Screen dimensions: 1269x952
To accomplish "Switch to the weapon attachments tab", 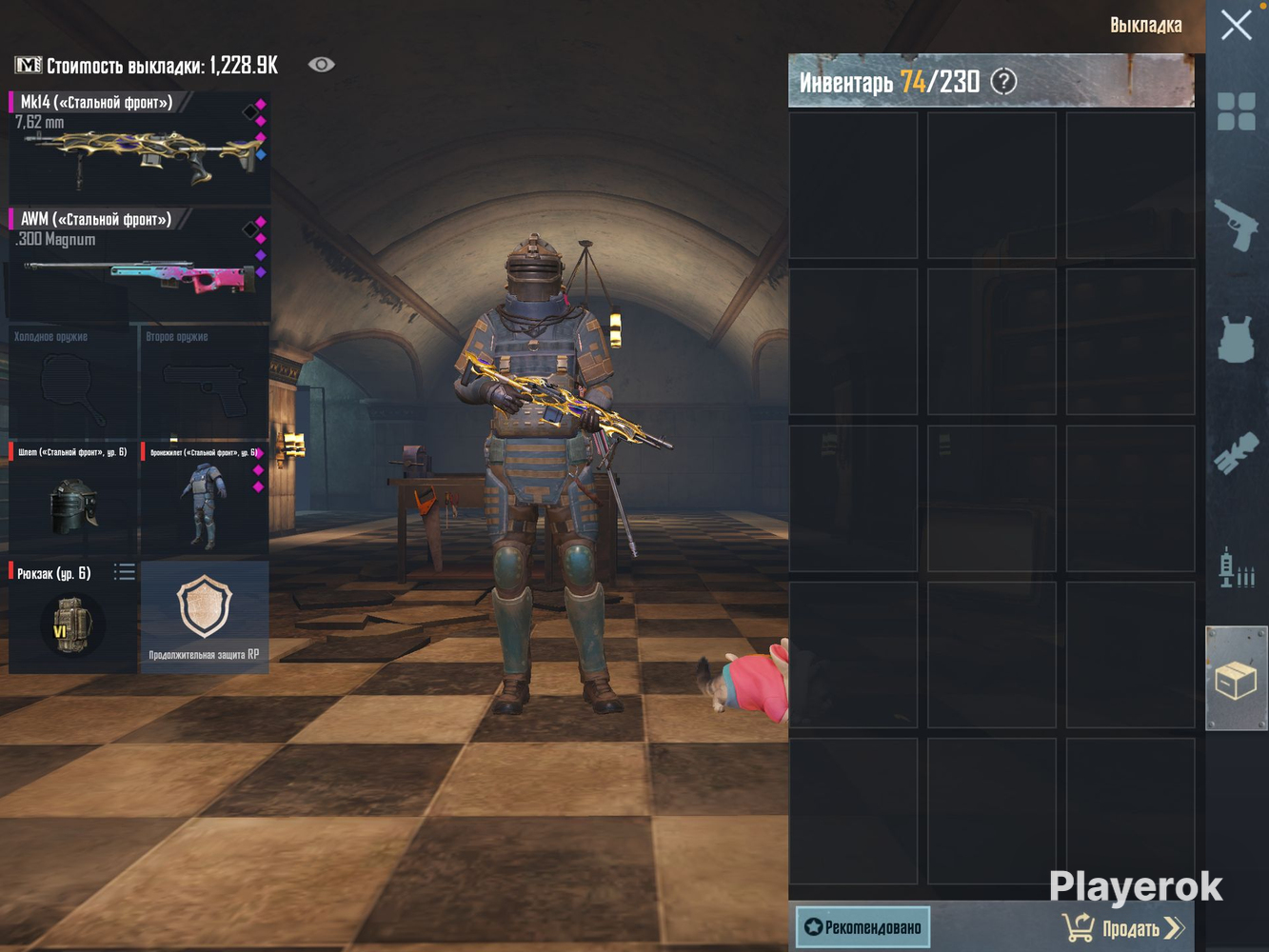I will (x=1236, y=453).
